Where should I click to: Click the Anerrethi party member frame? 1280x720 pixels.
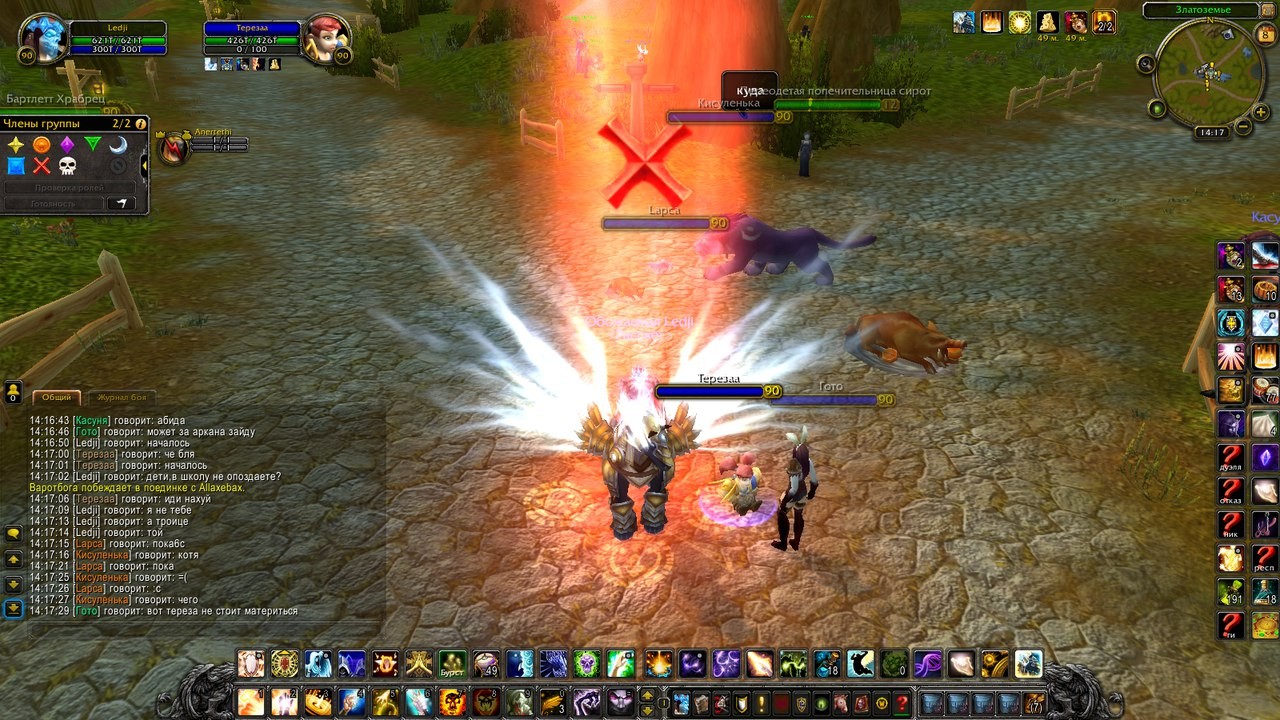(174, 148)
